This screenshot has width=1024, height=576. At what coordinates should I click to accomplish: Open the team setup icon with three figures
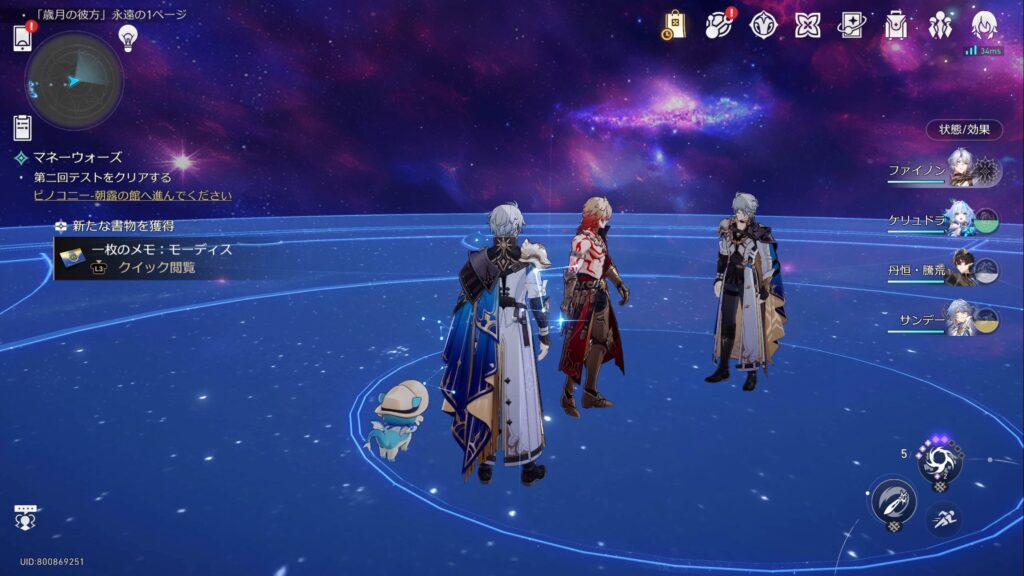940,25
